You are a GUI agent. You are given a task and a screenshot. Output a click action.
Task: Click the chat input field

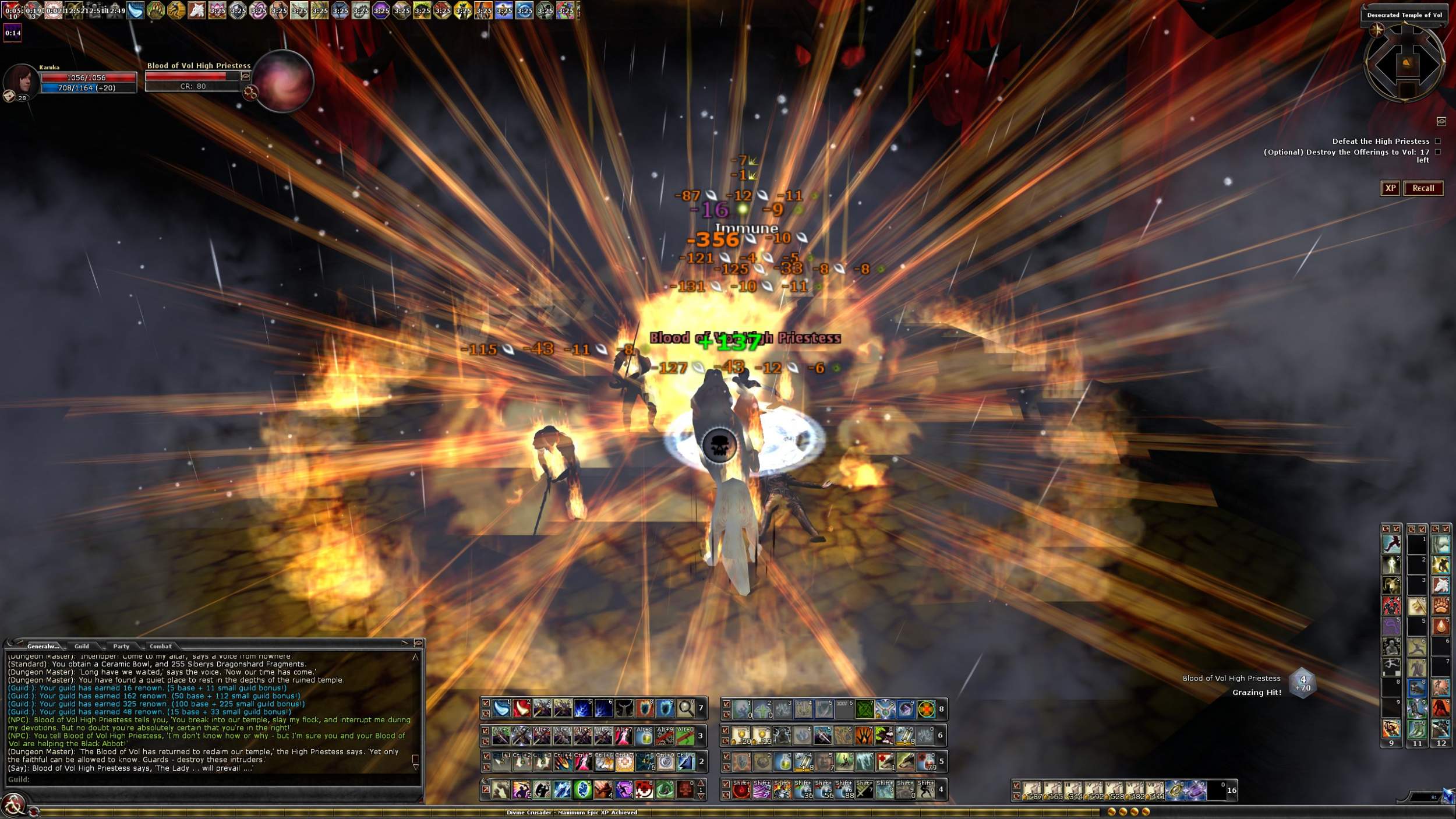pos(215,779)
